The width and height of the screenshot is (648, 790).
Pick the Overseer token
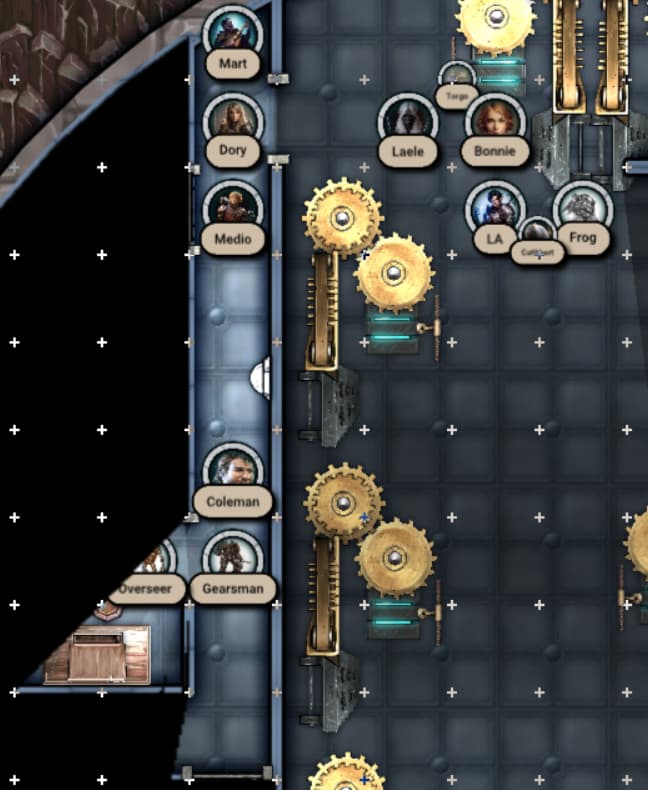(x=152, y=562)
